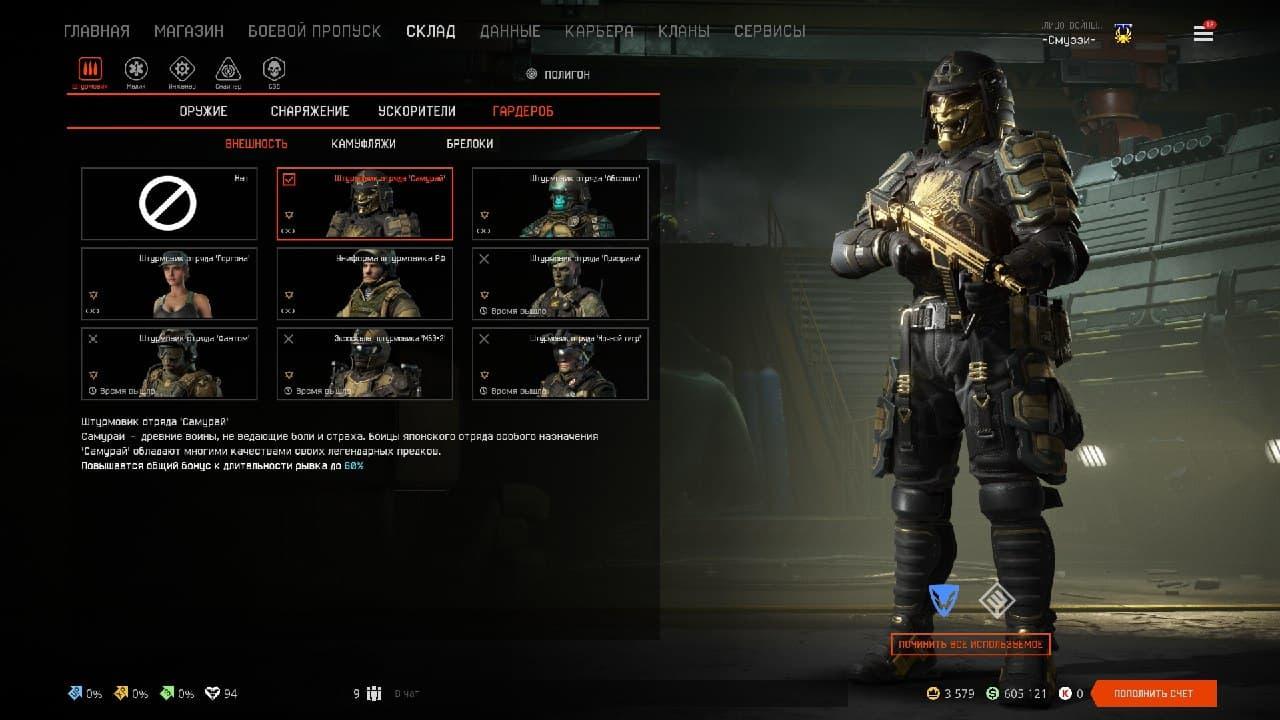The height and width of the screenshot is (720, 1280).
Task: Open the Снаряжение equipment category
Action: point(310,111)
